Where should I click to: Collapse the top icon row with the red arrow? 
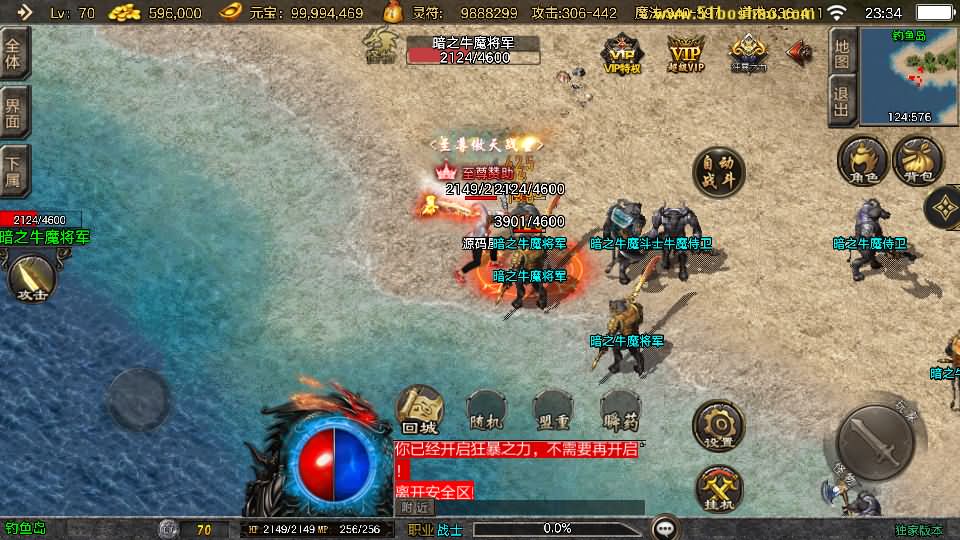pyautogui.click(x=799, y=53)
